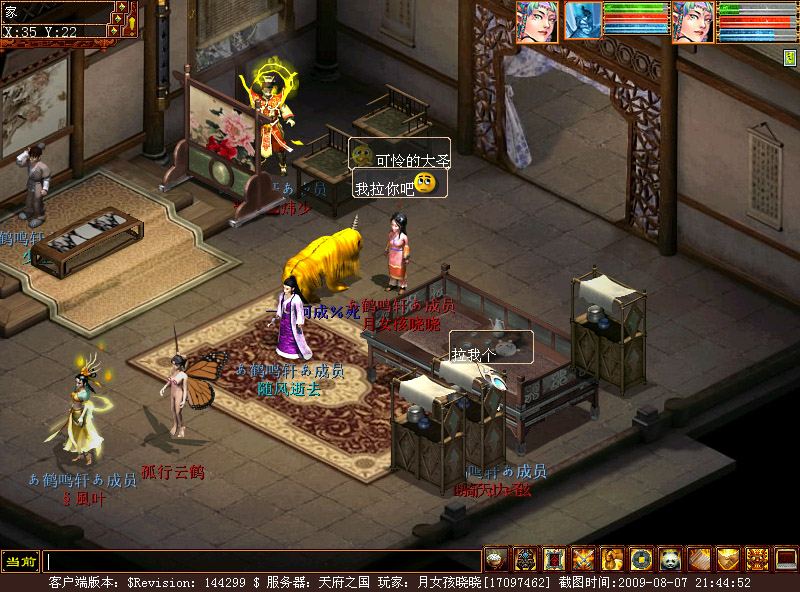Viewport: 800px width, 592px height.
Task: Activate the crossed swords attack icon
Action: click(583, 559)
